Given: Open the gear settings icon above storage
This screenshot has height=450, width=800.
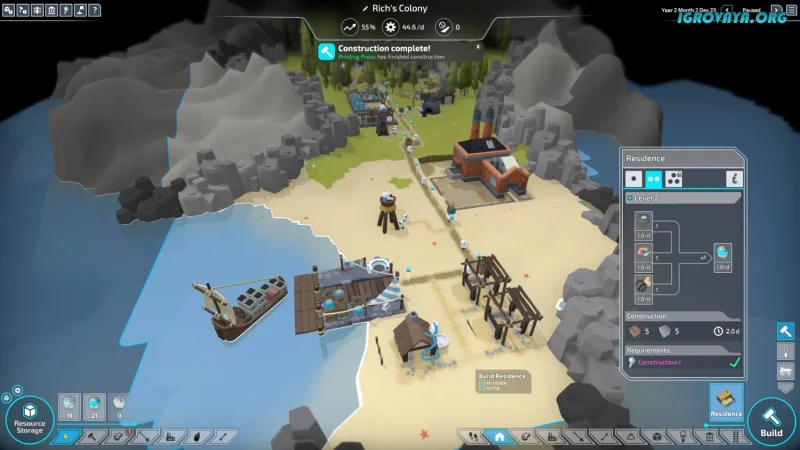Looking at the screenshot, I should click(17, 390).
